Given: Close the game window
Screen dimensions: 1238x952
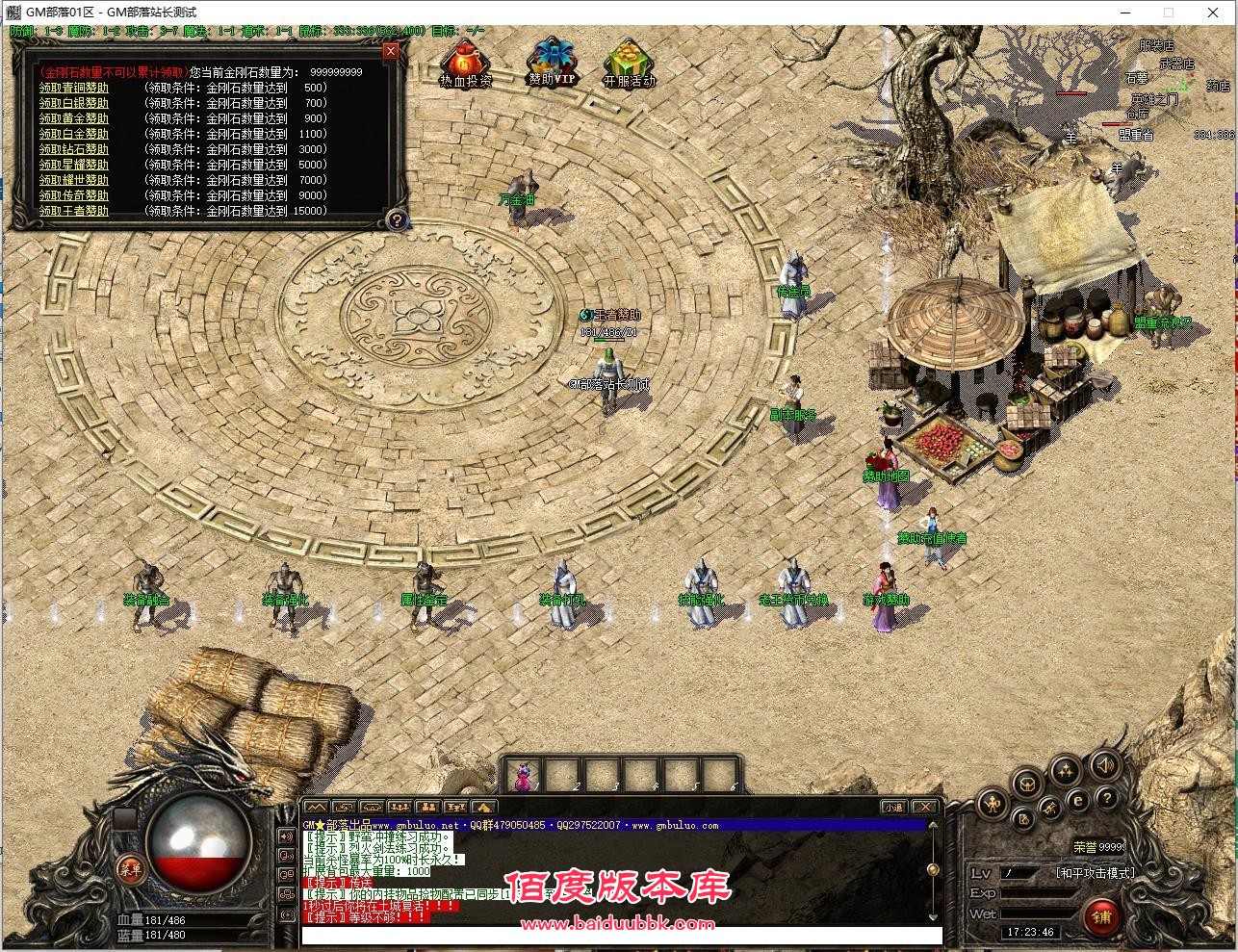Looking at the screenshot, I should pyautogui.click(x=1214, y=13).
